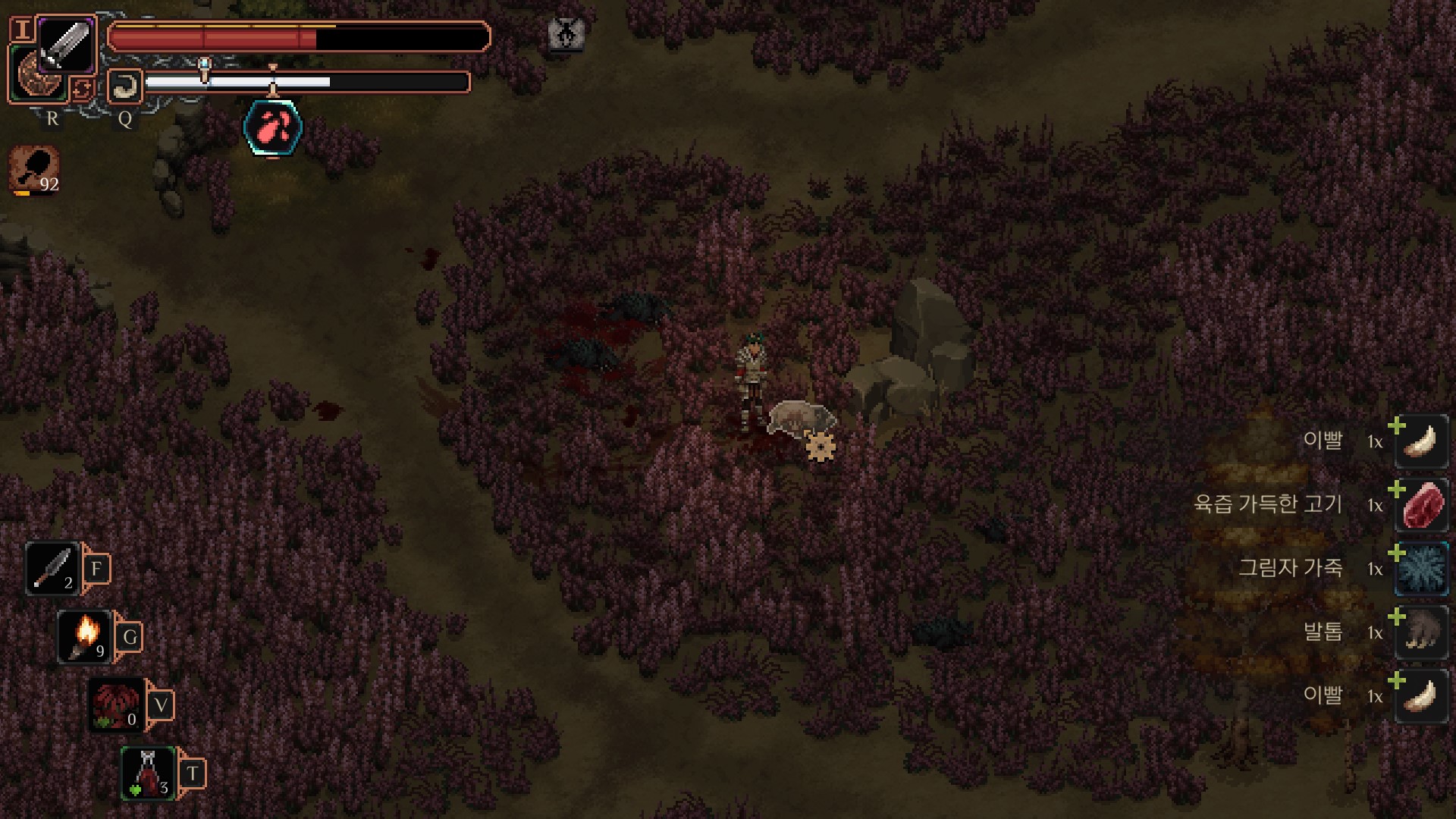The image size is (1456, 819).
Task: Click the shadow hide loot icon
Action: (1422, 569)
